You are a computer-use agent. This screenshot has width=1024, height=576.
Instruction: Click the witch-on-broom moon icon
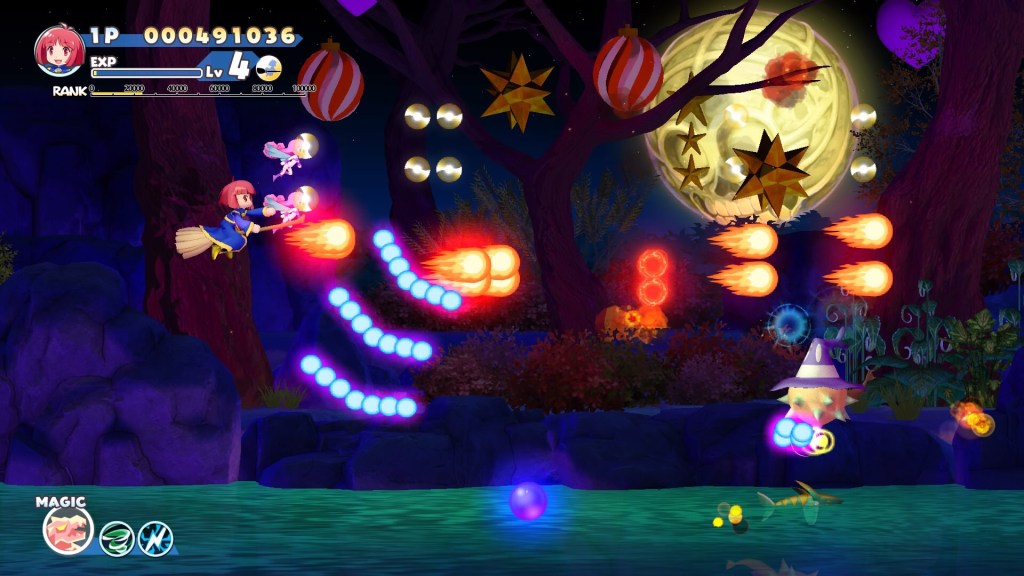tap(268, 68)
